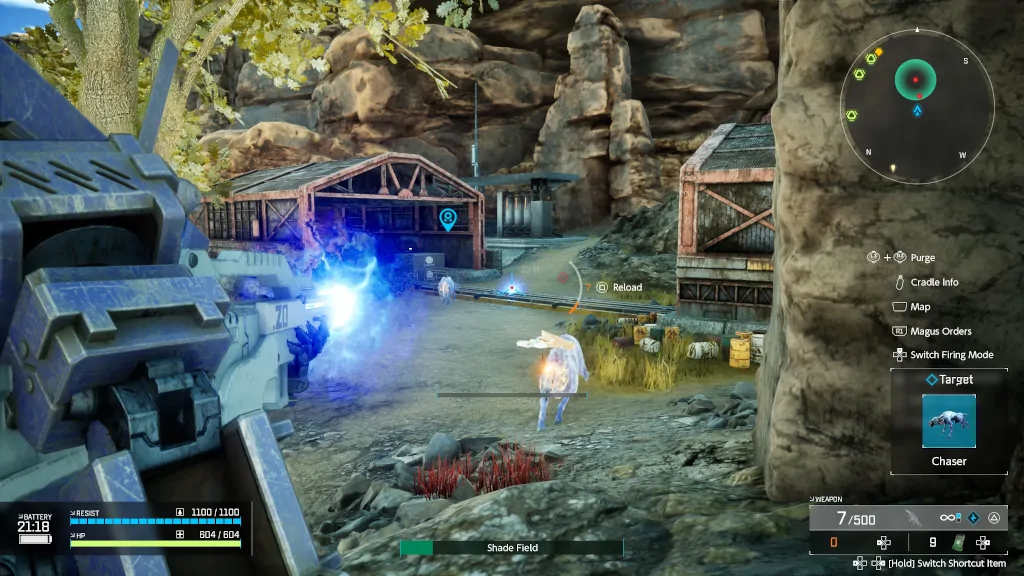Select the Magus Orders entry
This screenshot has width=1024, height=576.
940,331
